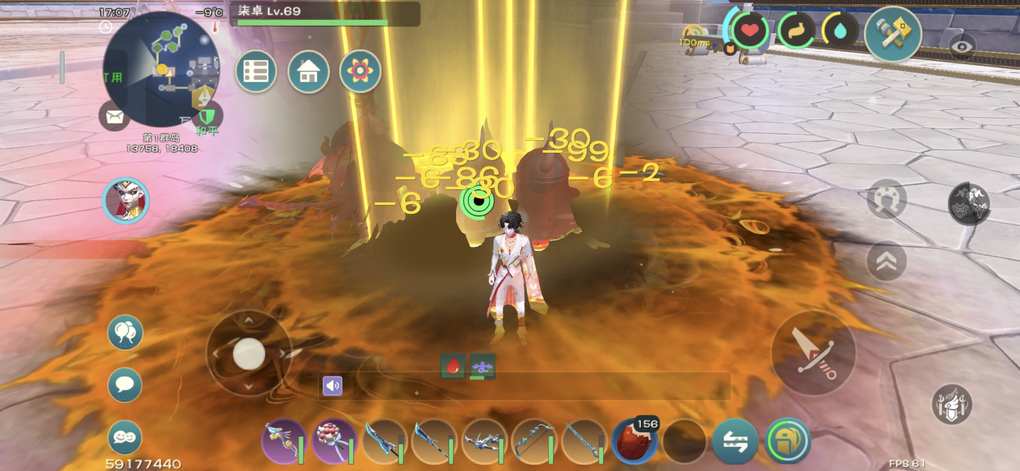Select the bow weapon hotbar slot
The image size is (1020, 471).
point(534,441)
